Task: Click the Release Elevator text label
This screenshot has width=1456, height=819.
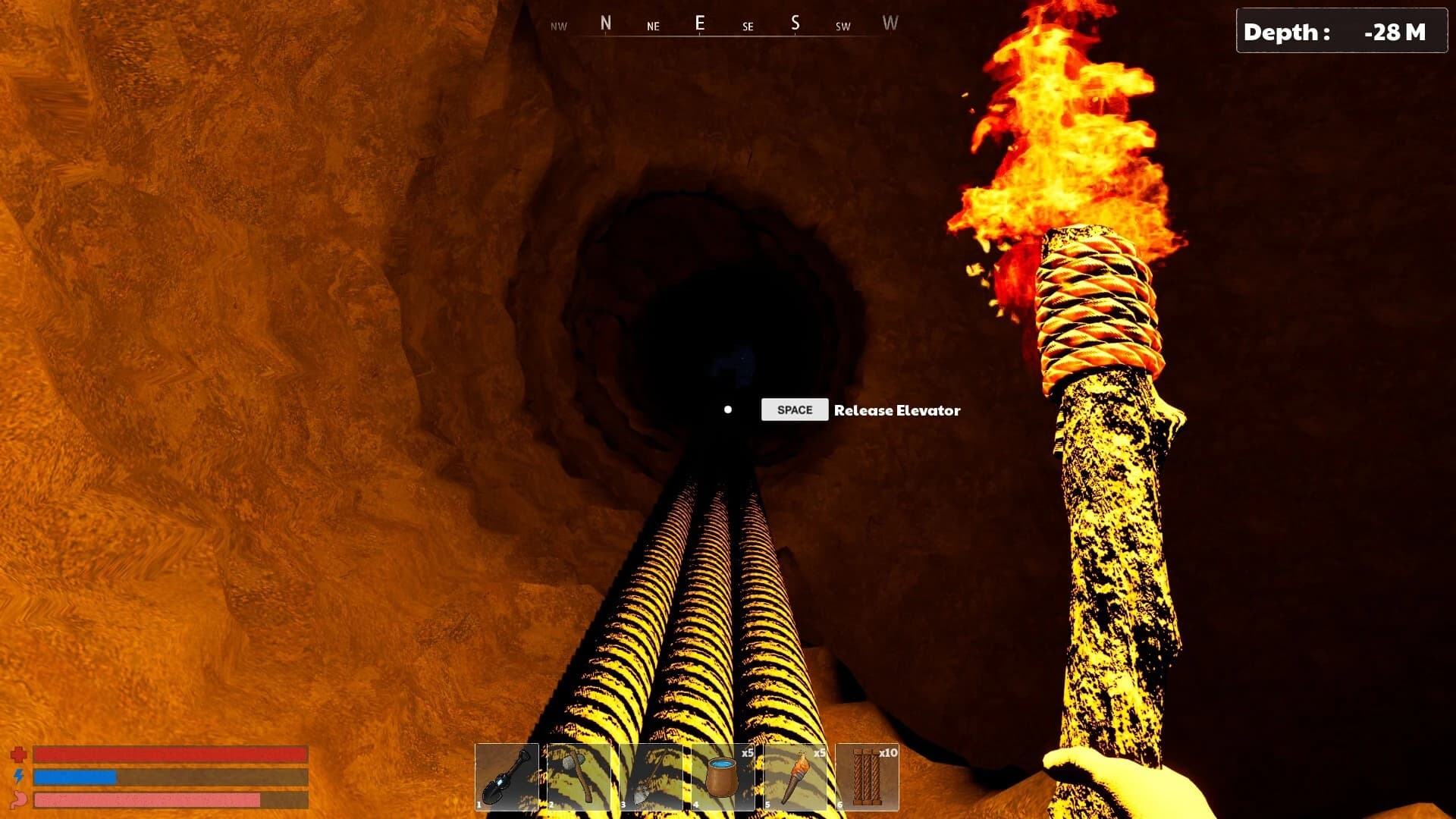Action: (x=896, y=411)
